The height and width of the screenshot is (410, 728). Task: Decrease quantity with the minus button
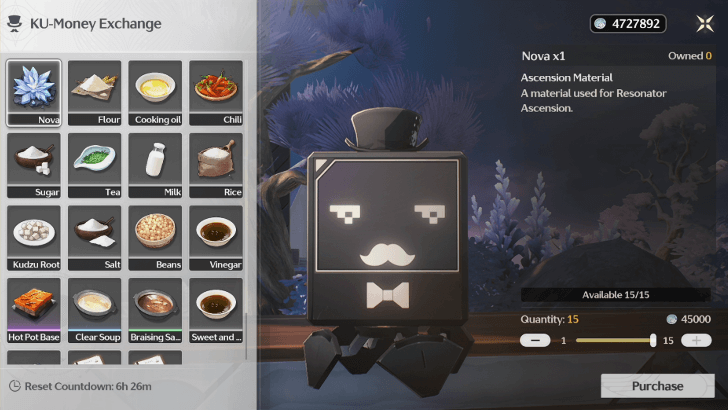point(536,341)
